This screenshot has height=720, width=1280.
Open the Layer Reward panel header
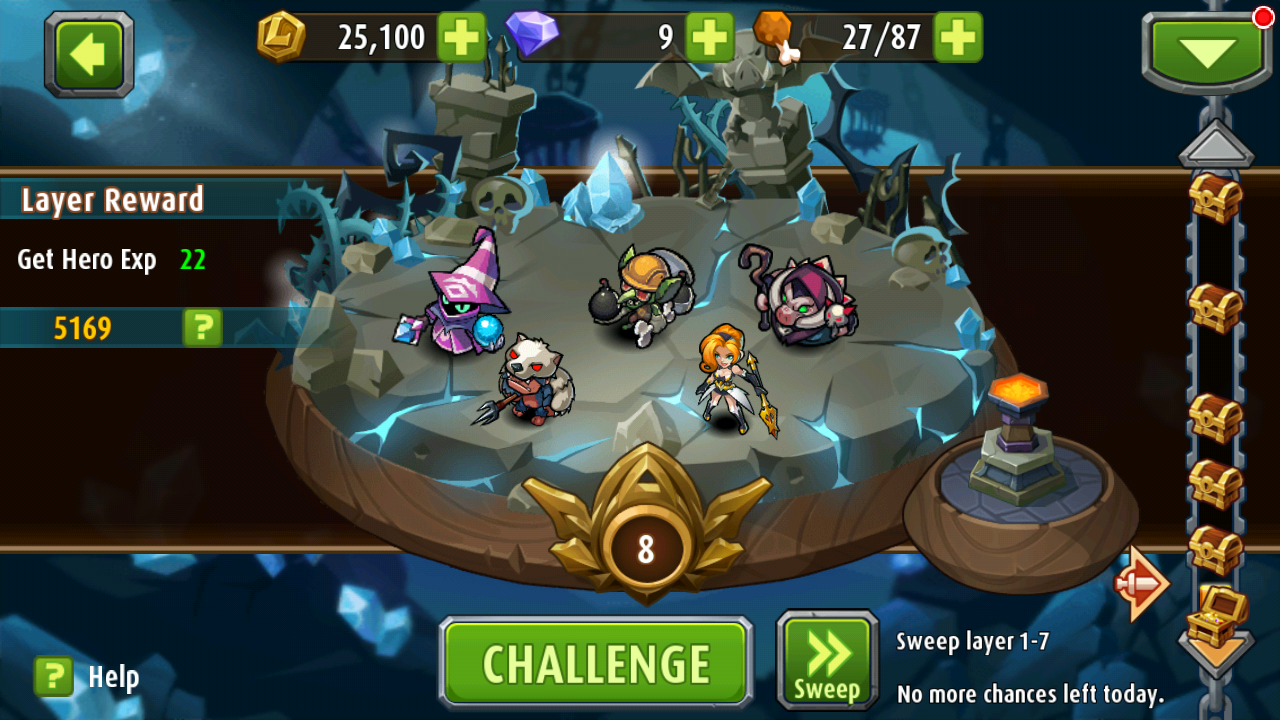click(110, 200)
